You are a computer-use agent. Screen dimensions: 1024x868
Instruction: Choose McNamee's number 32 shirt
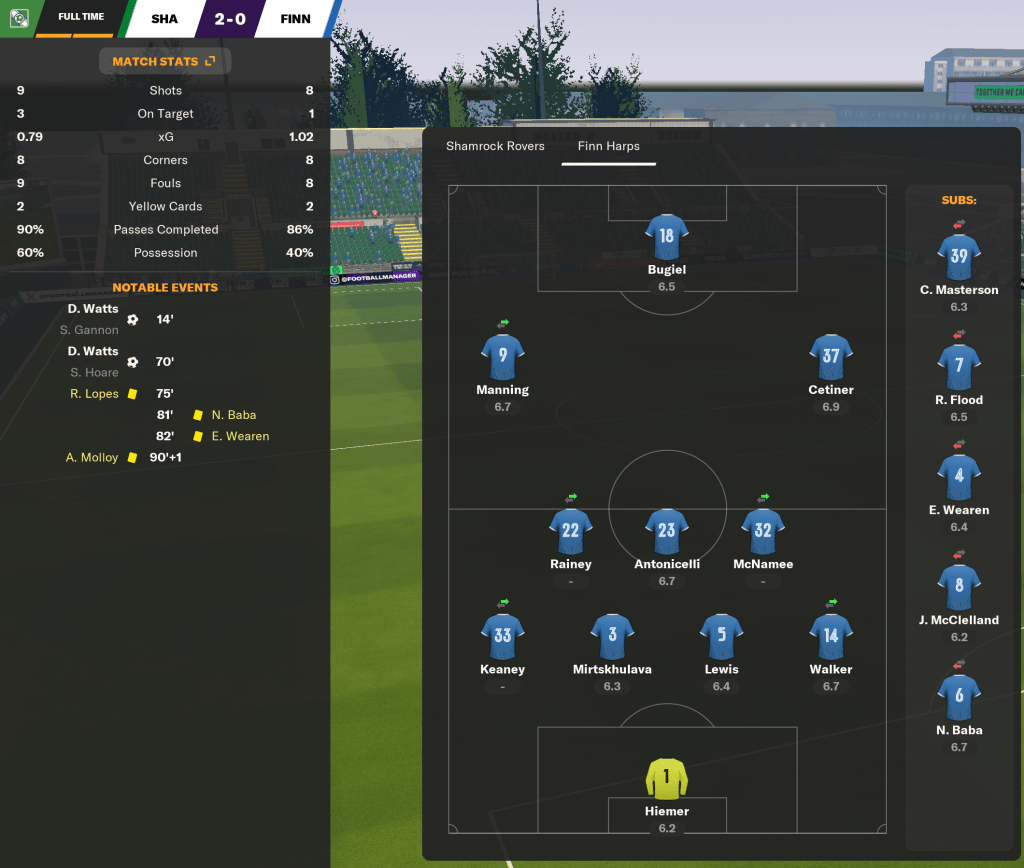pos(762,531)
